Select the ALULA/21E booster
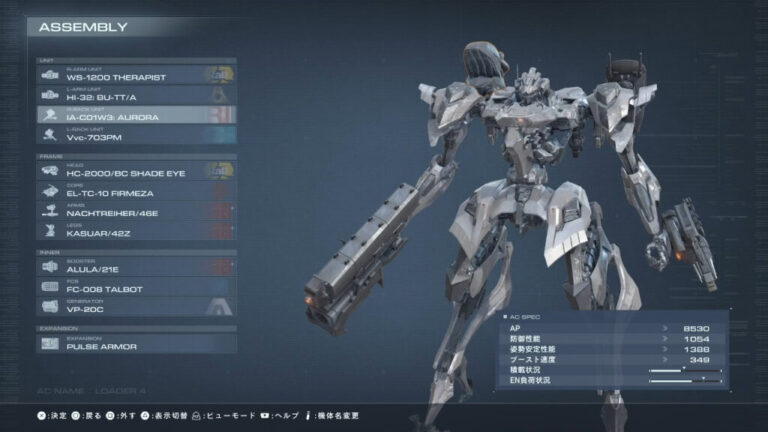This screenshot has width=768, height=432. click(x=136, y=267)
